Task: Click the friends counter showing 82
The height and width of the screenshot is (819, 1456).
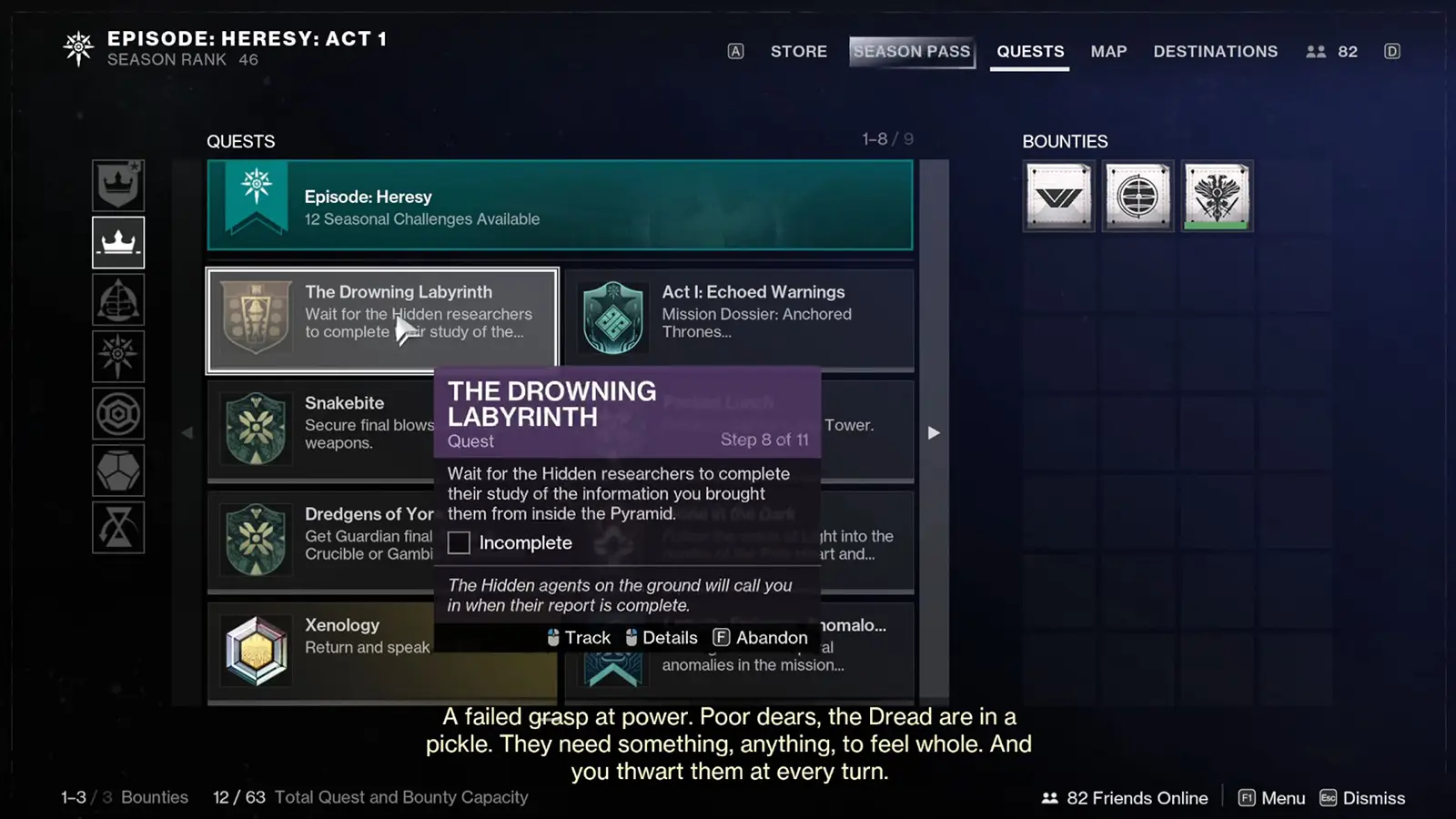Action: (x=1331, y=51)
